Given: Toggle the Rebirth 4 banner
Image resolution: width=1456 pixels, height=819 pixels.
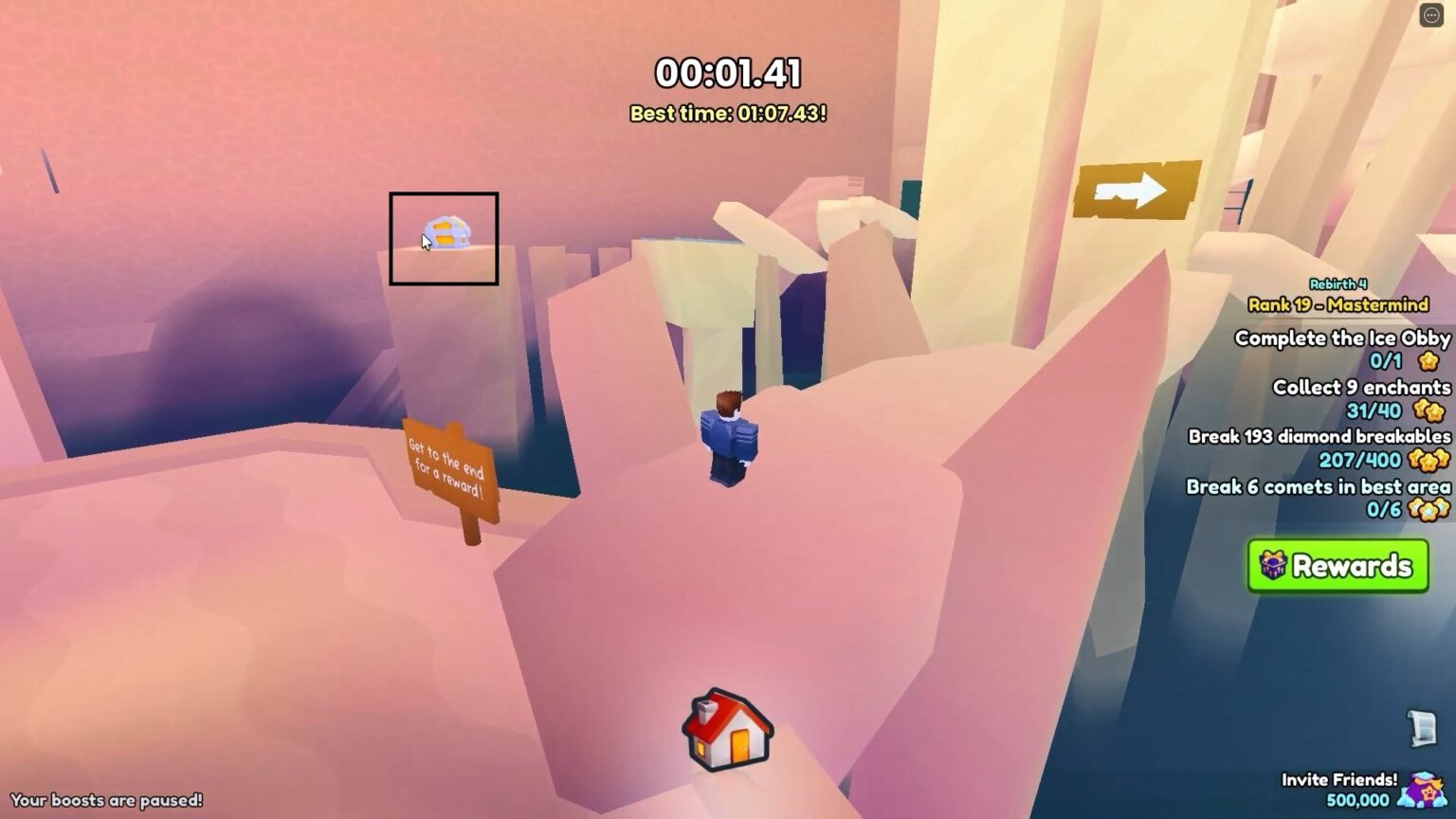Looking at the screenshot, I should tap(1337, 282).
